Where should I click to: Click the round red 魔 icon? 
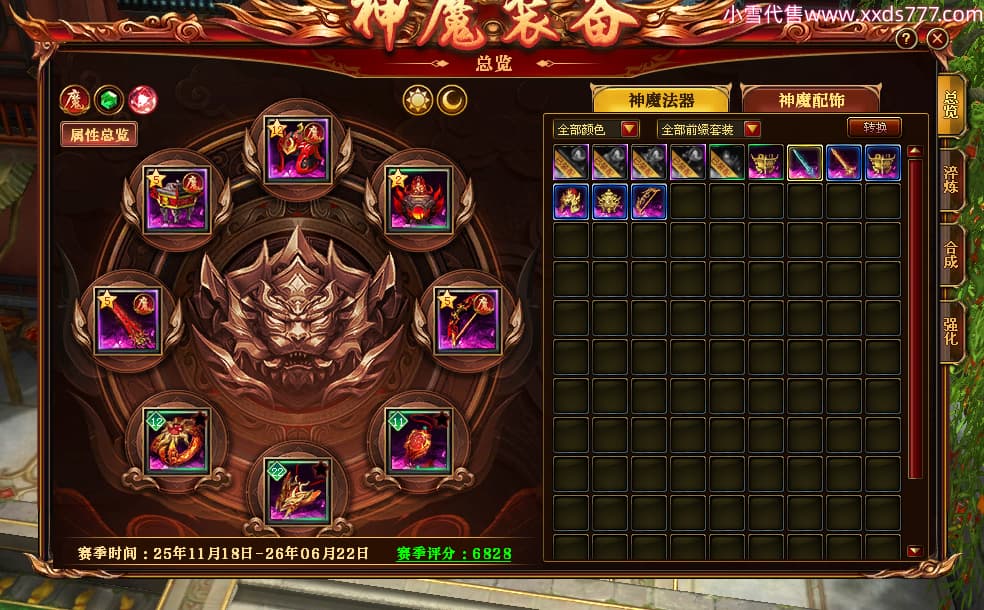[74, 99]
